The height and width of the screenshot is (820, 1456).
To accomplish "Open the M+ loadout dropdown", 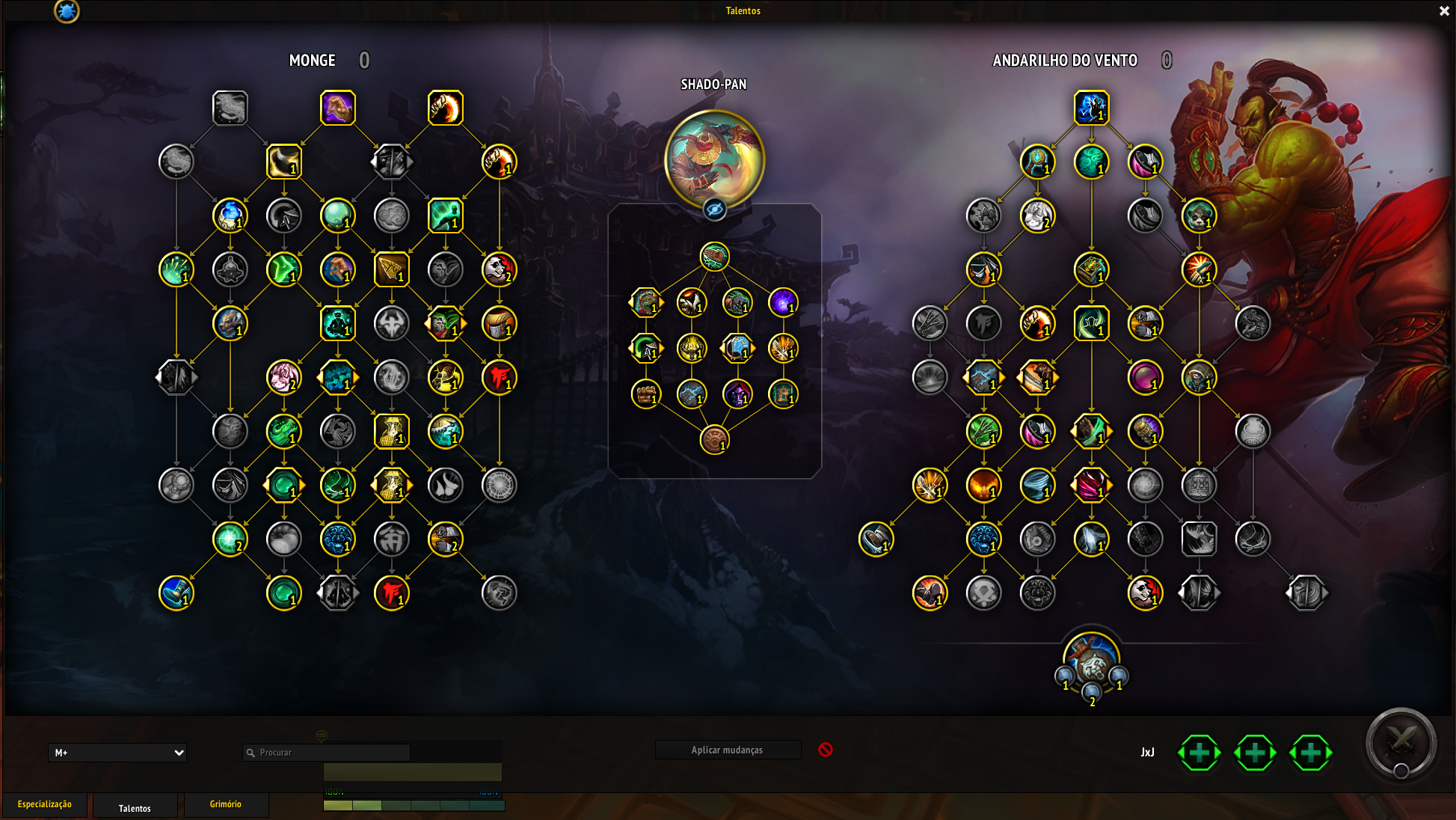I will click(x=117, y=753).
